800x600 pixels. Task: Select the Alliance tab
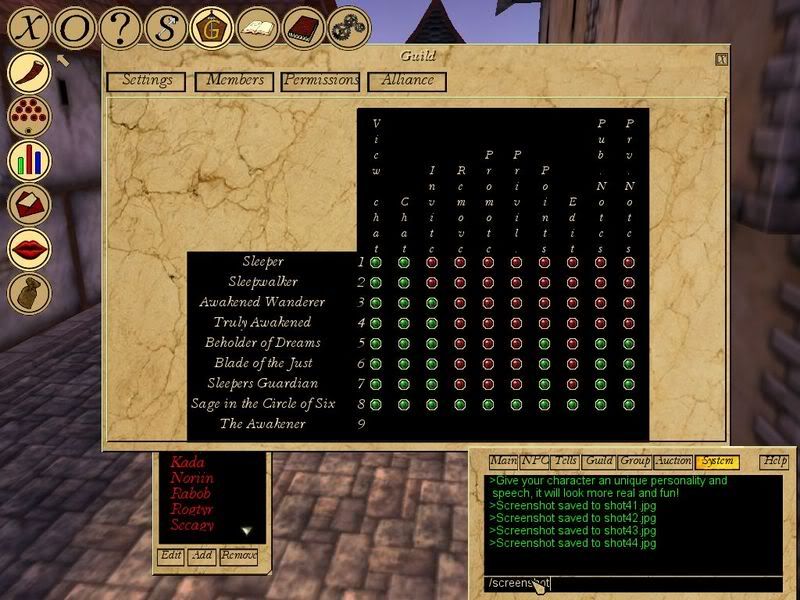(x=407, y=81)
